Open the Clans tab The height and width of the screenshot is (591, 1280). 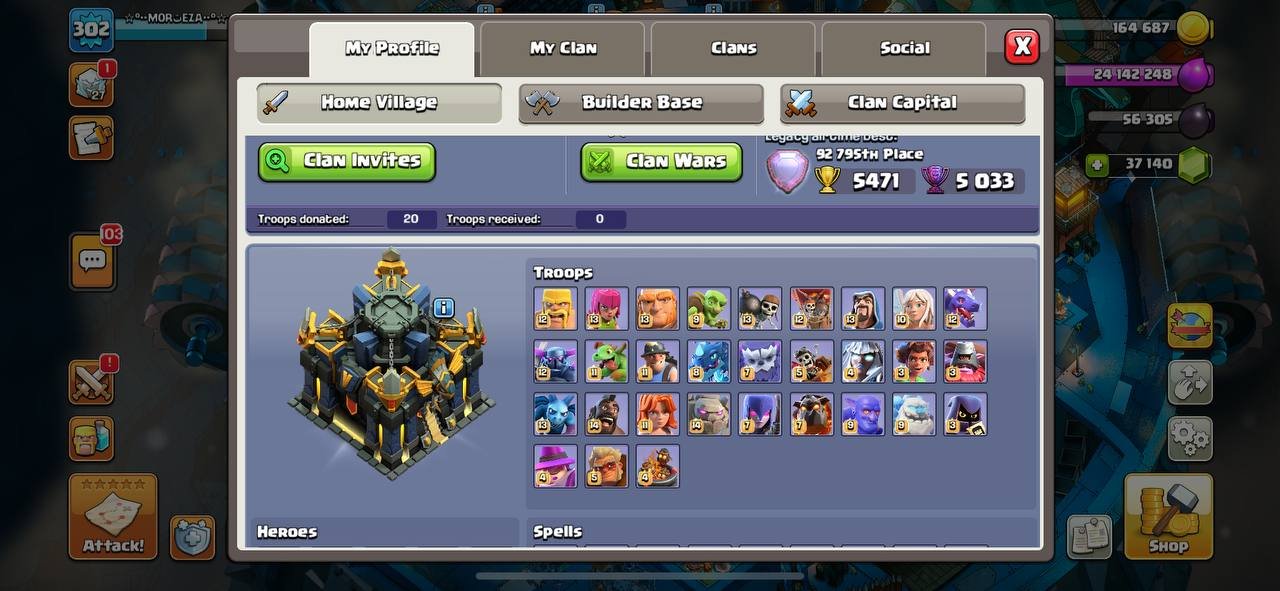point(733,48)
